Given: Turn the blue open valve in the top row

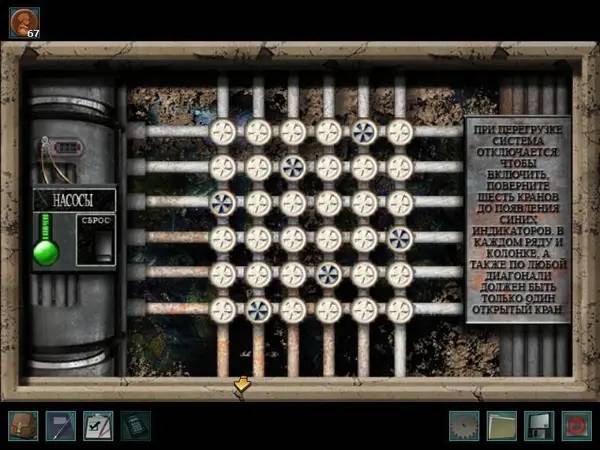Looking at the screenshot, I should [365, 131].
